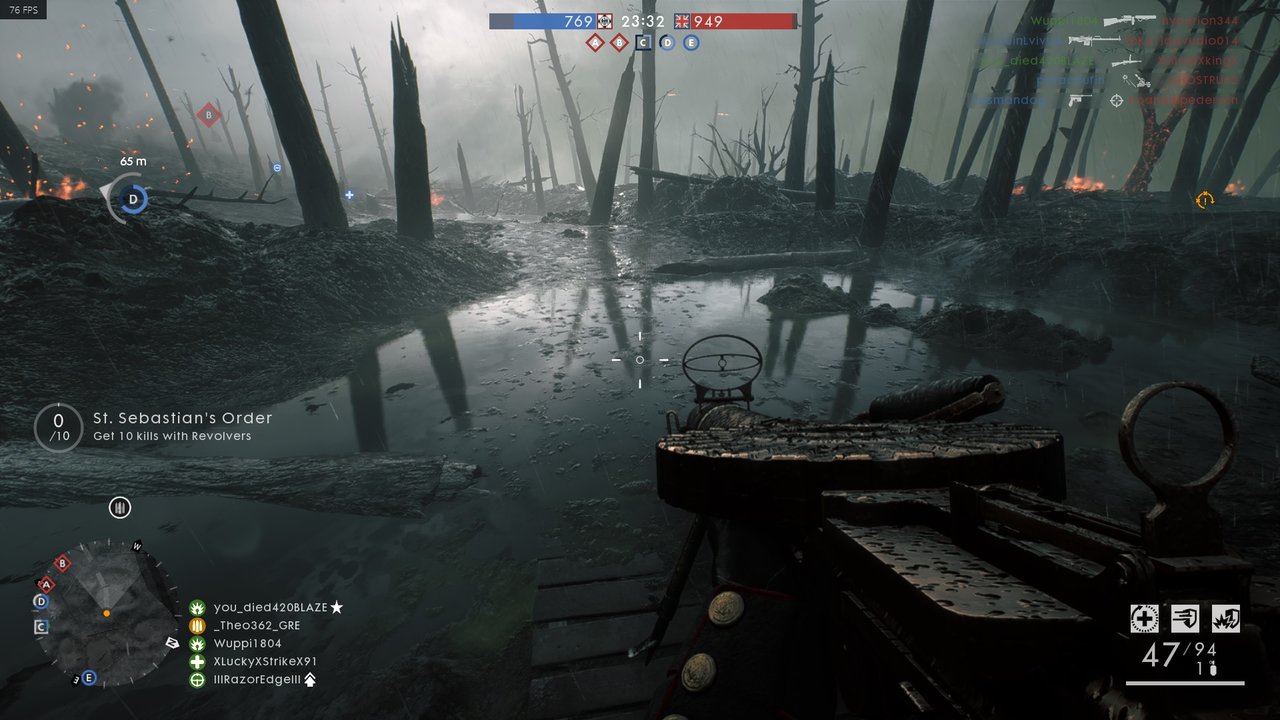Select the E objective marker on the minimap
The height and width of the screenshot is (720, 1280).
pos(89,677)
